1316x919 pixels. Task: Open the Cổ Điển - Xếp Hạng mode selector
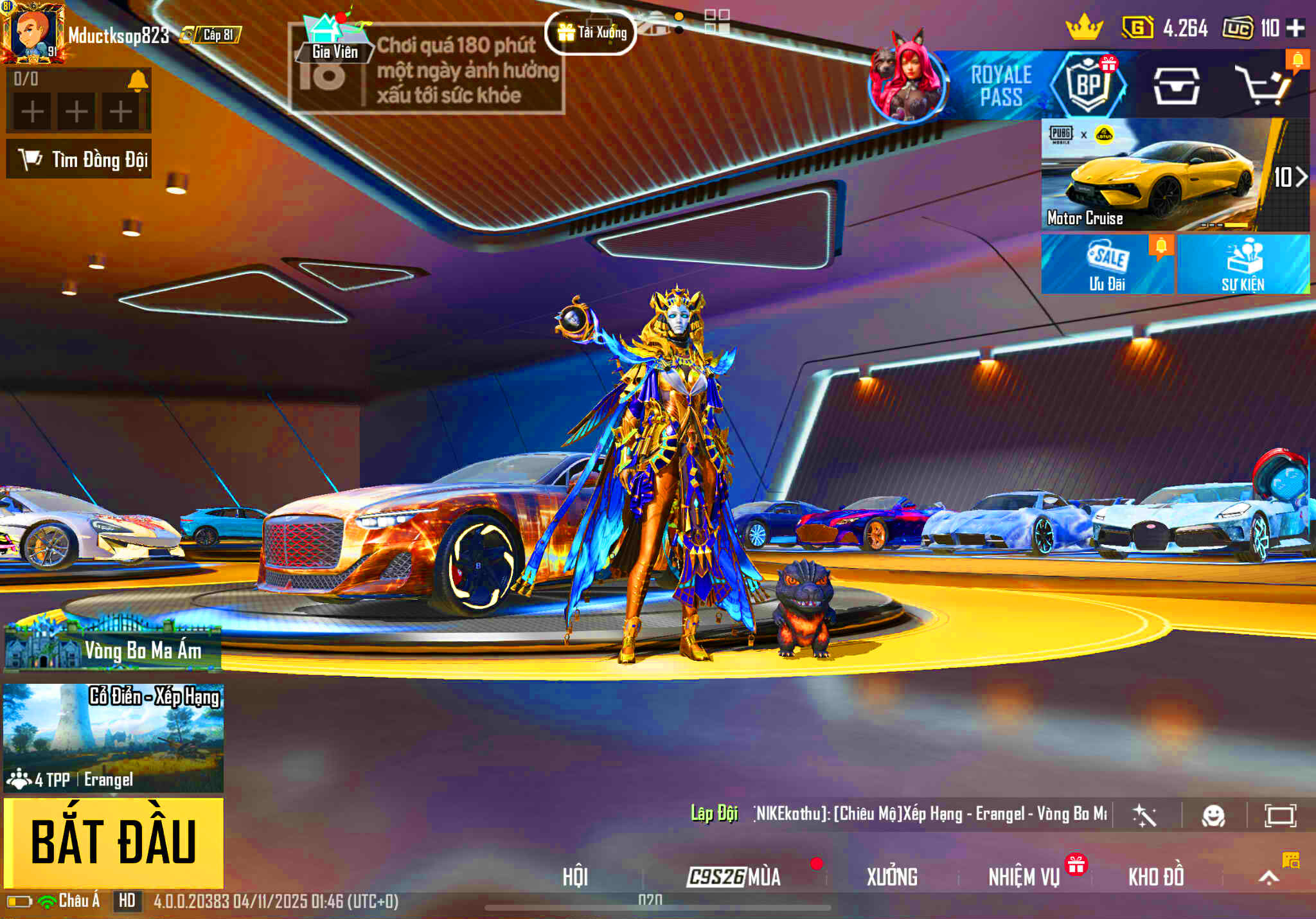point(114,738)
